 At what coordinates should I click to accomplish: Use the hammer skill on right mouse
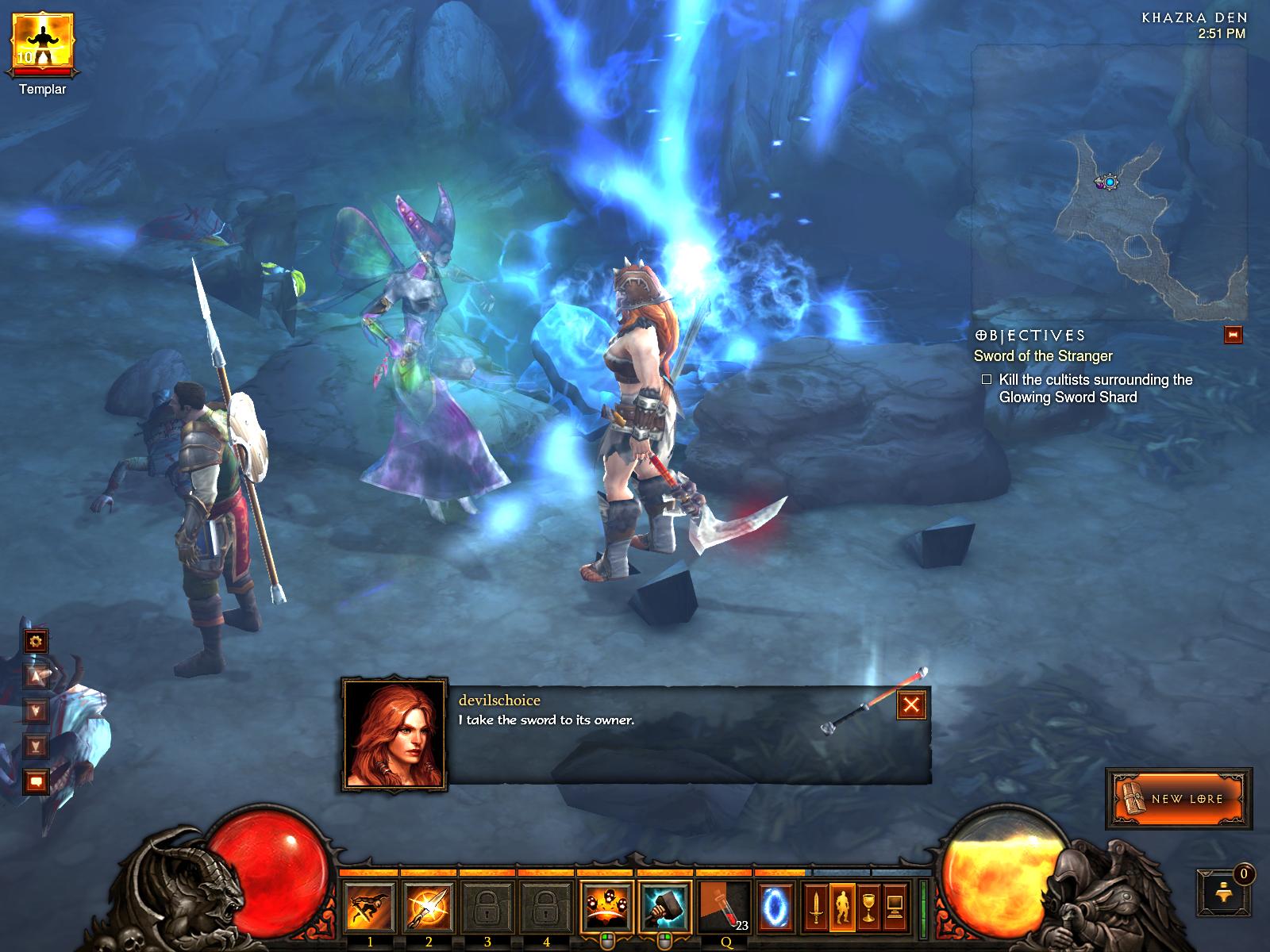point(664,908)
